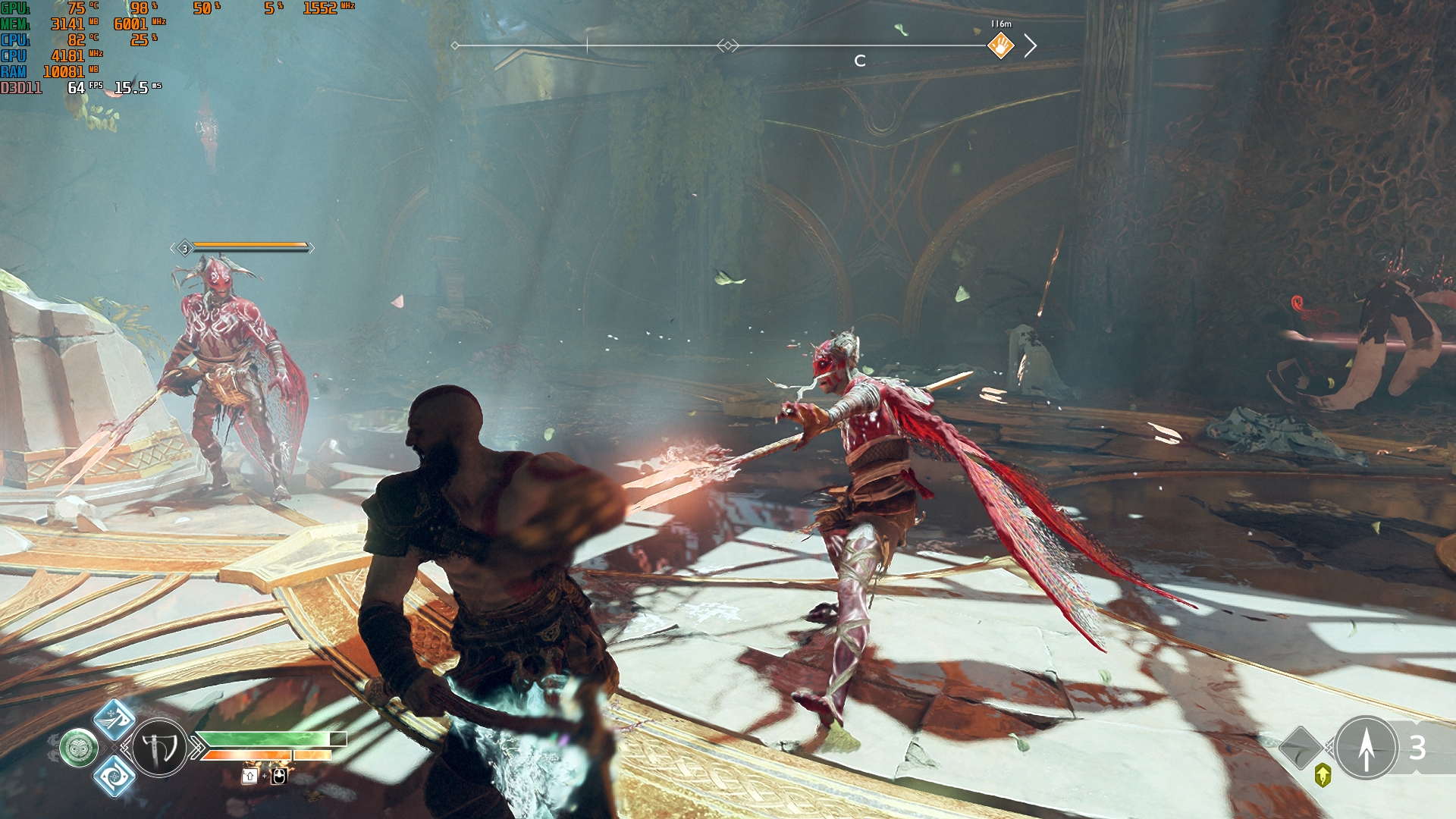Click the yellow hexagonal upward-arrow buff icon
This screenshot has width=1456, height=819.
[x=1323, y=775]
